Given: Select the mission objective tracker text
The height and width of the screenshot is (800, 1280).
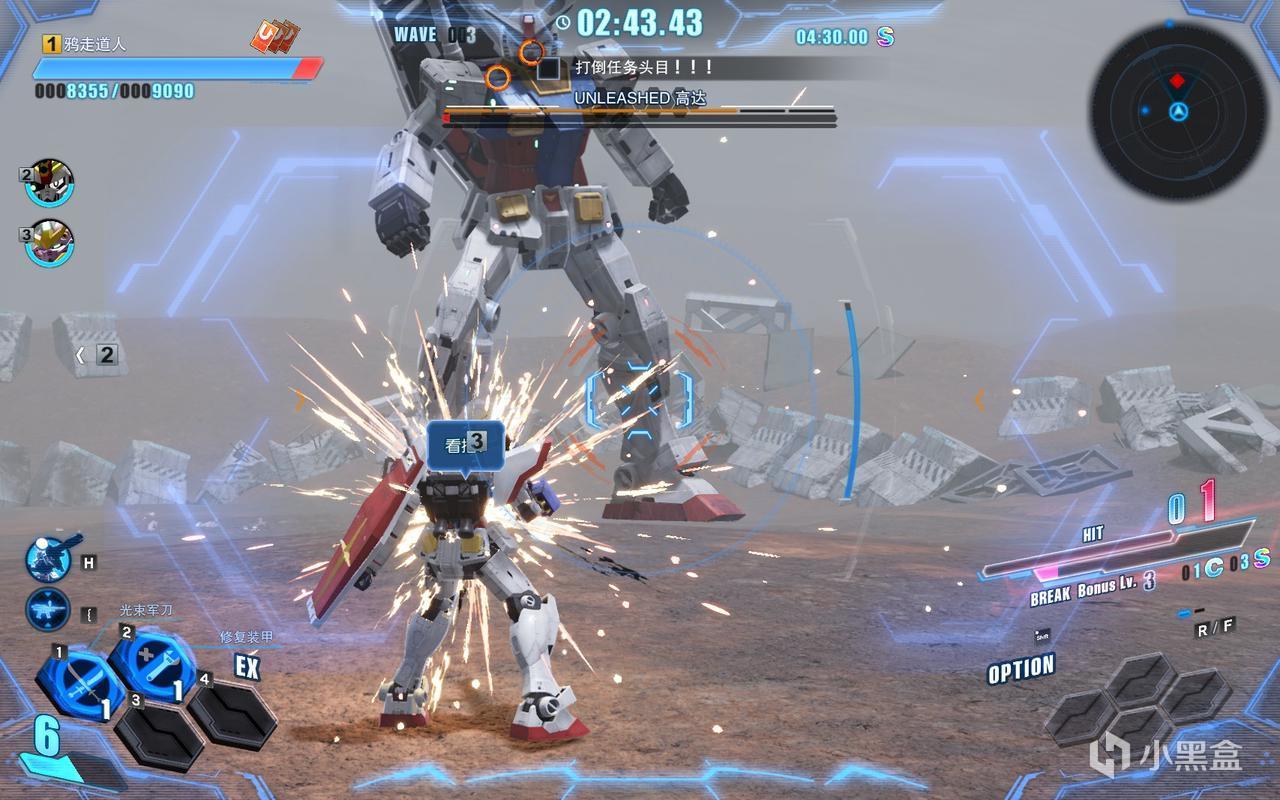Looking at the screenshot, I should 644,68.
